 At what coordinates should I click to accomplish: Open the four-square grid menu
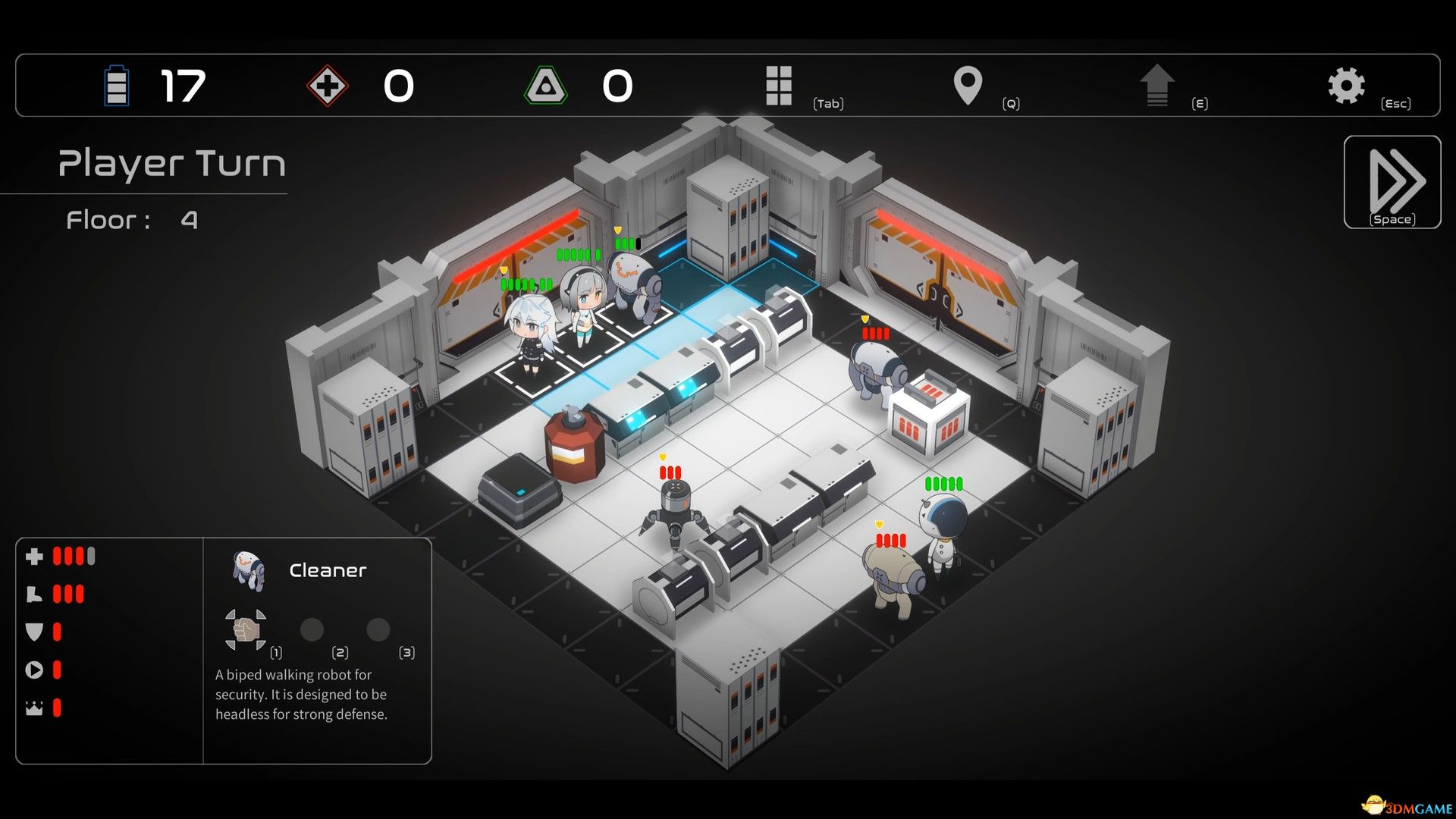[x=779, y=86]
